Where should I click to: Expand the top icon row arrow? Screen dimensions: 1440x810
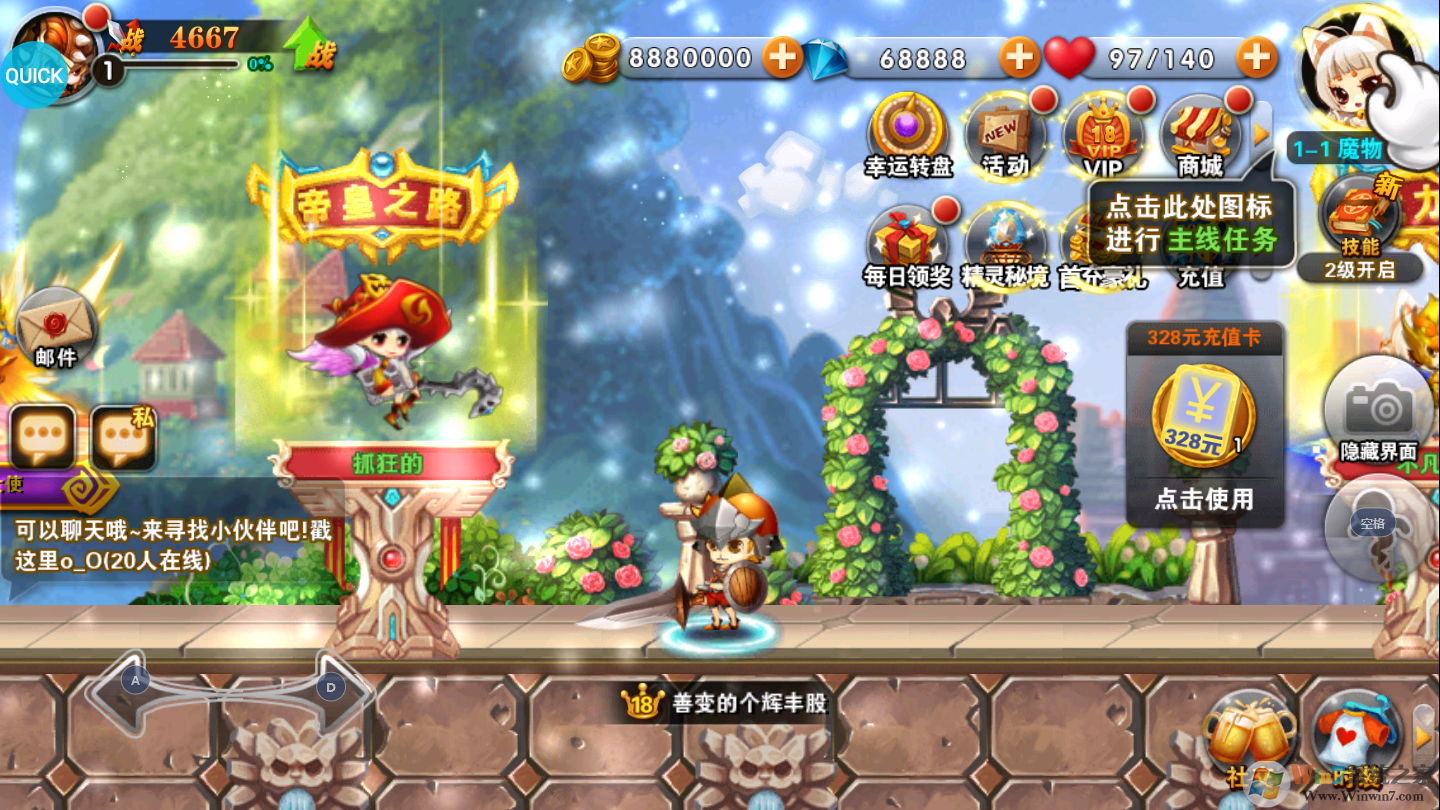coord(1261,133)
